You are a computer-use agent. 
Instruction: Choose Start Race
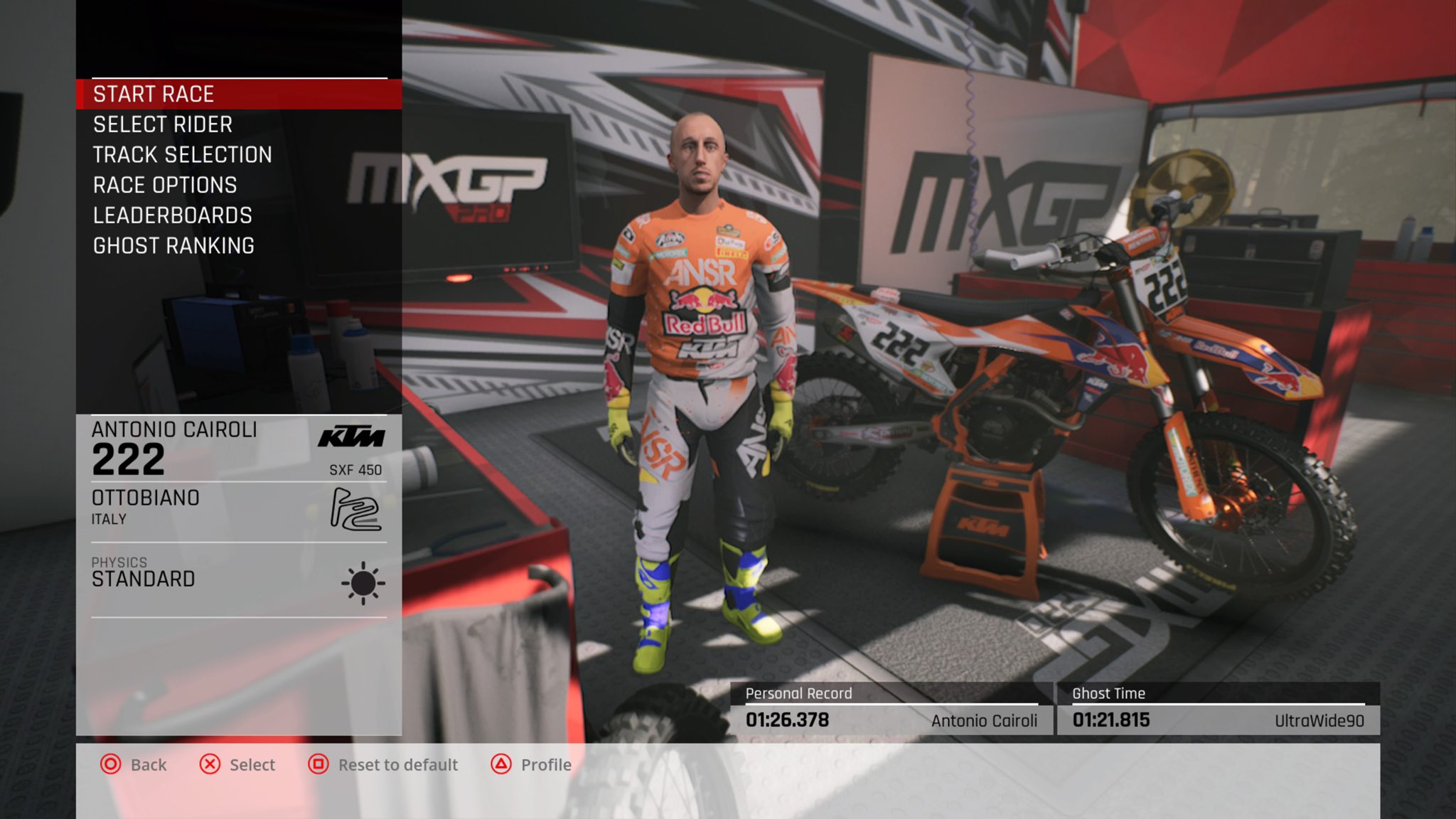click(154, 93)
